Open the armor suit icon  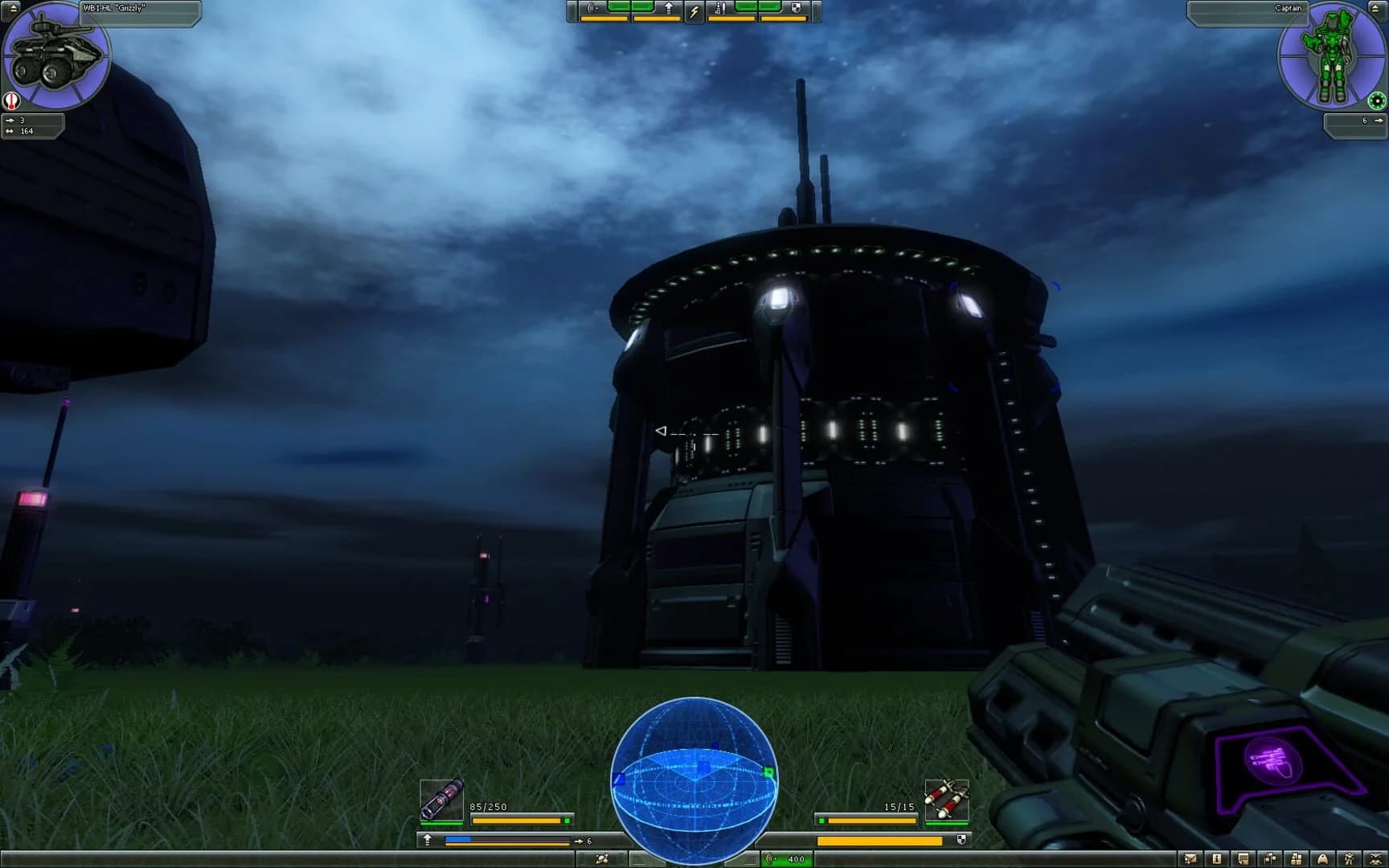coord(1349,859)
